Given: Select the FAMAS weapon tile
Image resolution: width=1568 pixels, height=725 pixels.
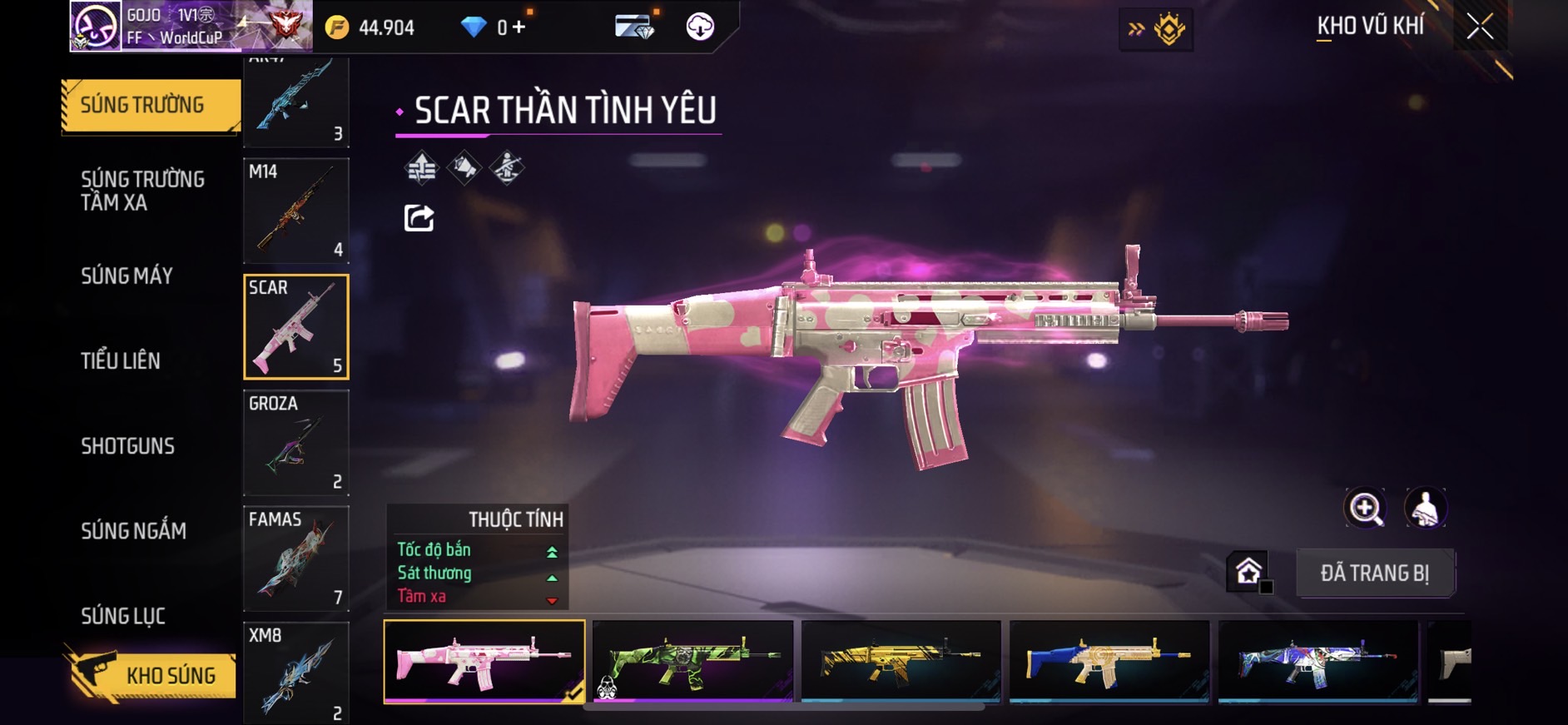Looking at the screenshot, I should tap(296, 559).
